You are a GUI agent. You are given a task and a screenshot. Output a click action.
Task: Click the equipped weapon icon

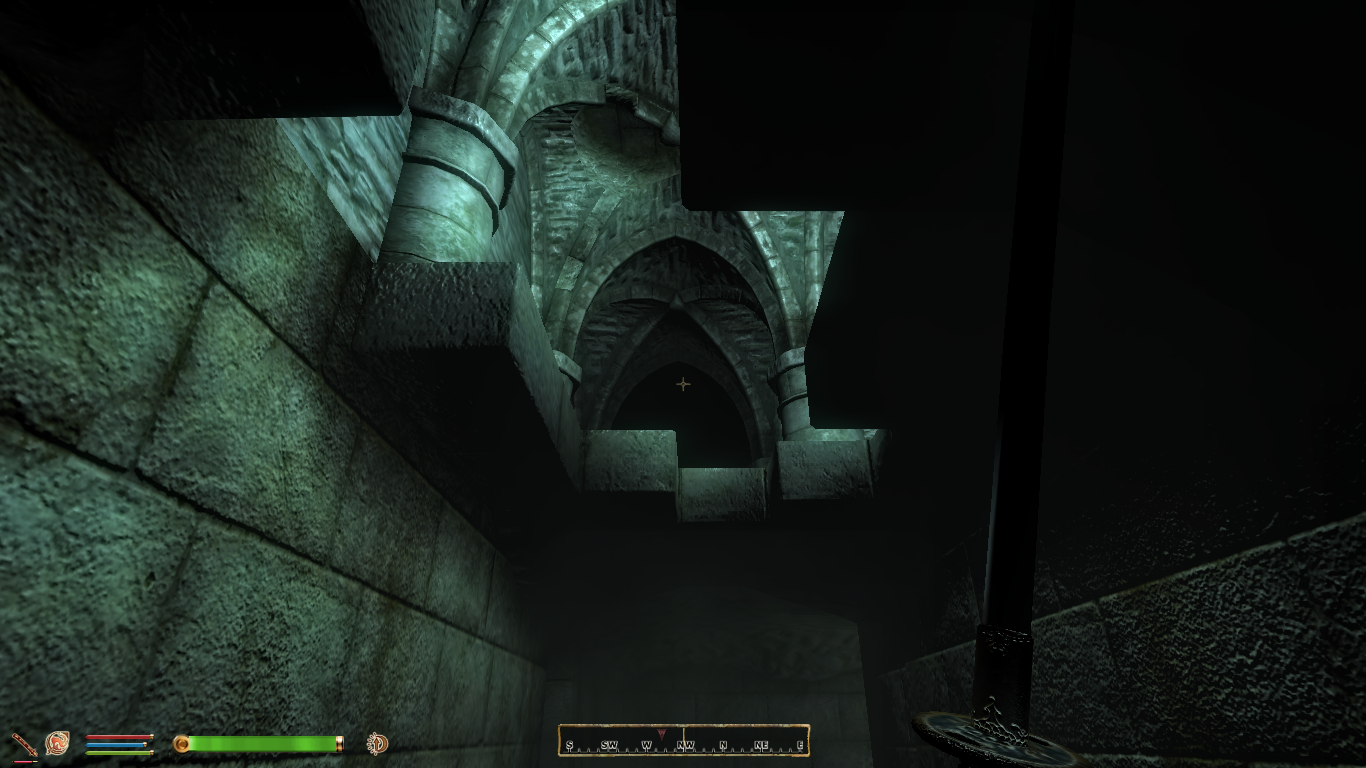[x=23, y=744]
